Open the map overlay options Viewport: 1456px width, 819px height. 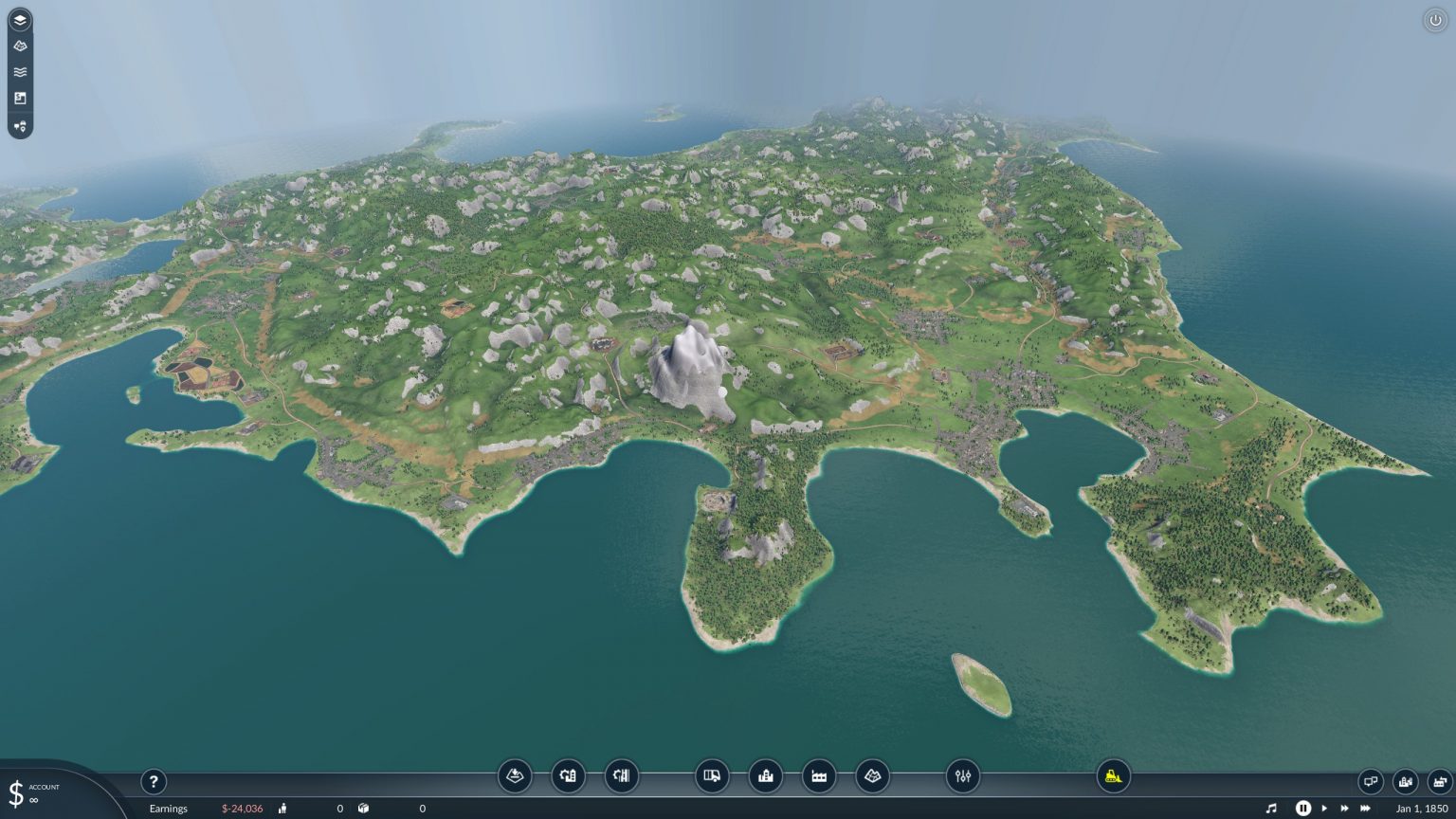click(874, 776)
